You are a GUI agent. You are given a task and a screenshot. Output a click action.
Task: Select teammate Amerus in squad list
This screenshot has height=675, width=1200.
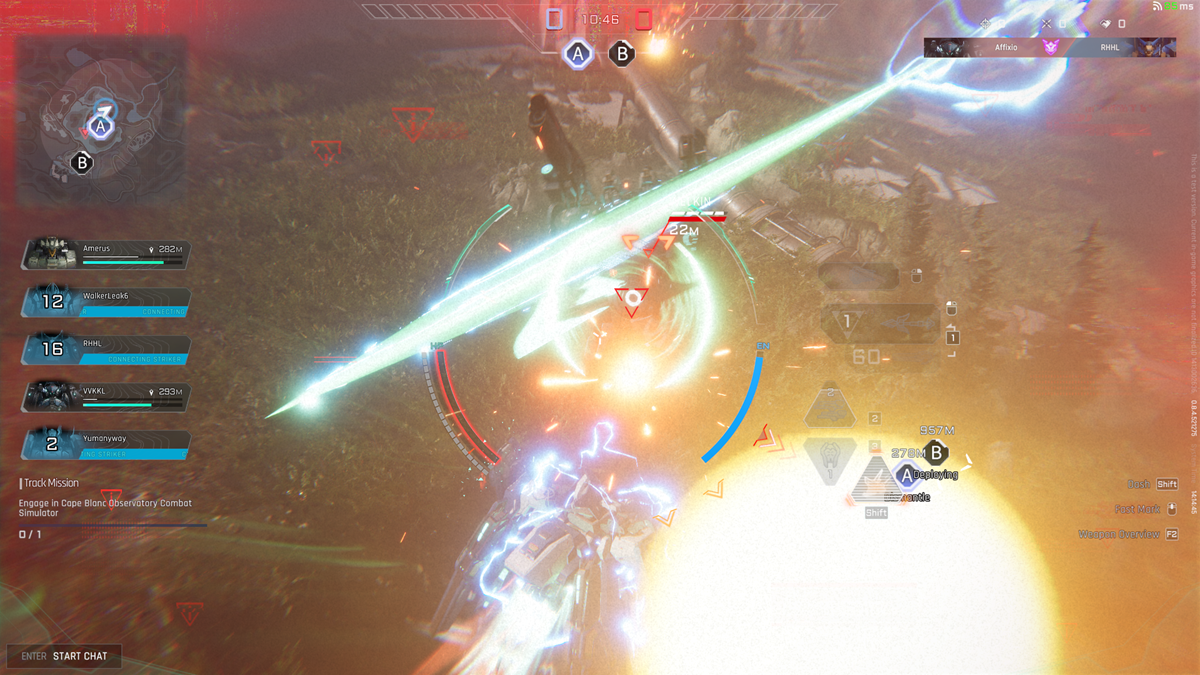pyautogui.click(x=104, y=252)
